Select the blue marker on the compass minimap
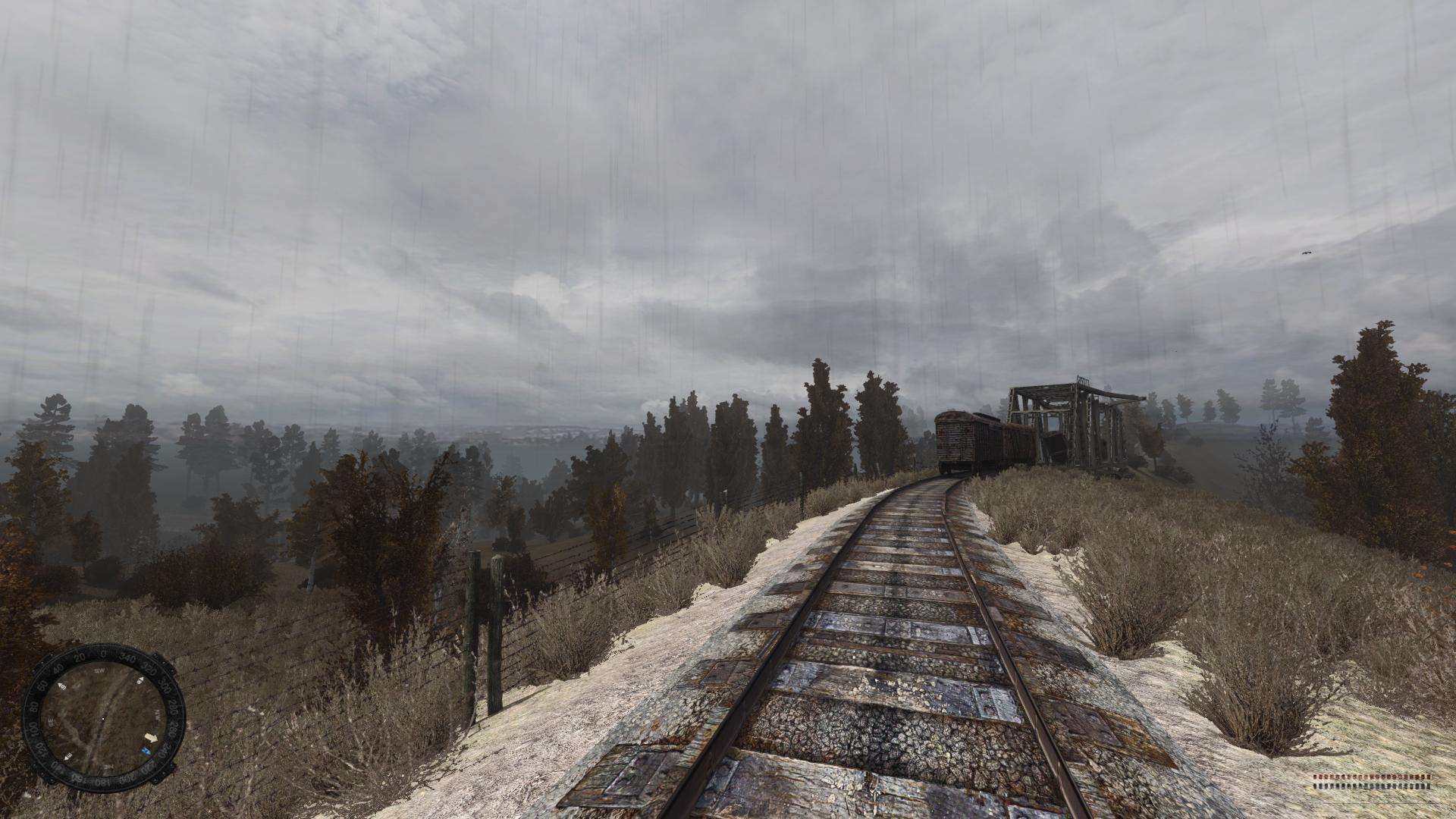The height and width of the screenshot is (819, 1456). coord(146,749)
